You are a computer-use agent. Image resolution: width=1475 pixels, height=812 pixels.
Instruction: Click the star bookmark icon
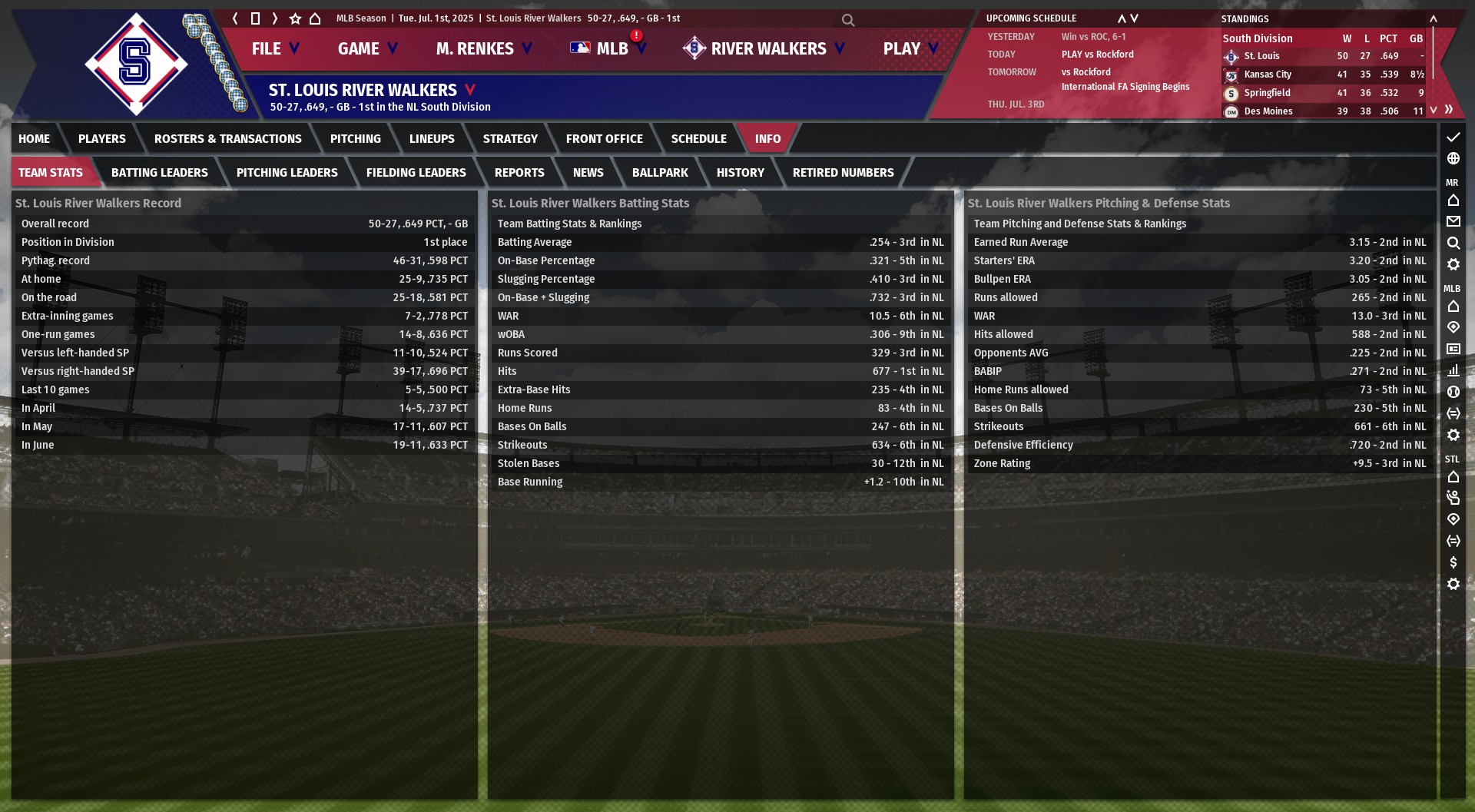(x=295, y=18)
